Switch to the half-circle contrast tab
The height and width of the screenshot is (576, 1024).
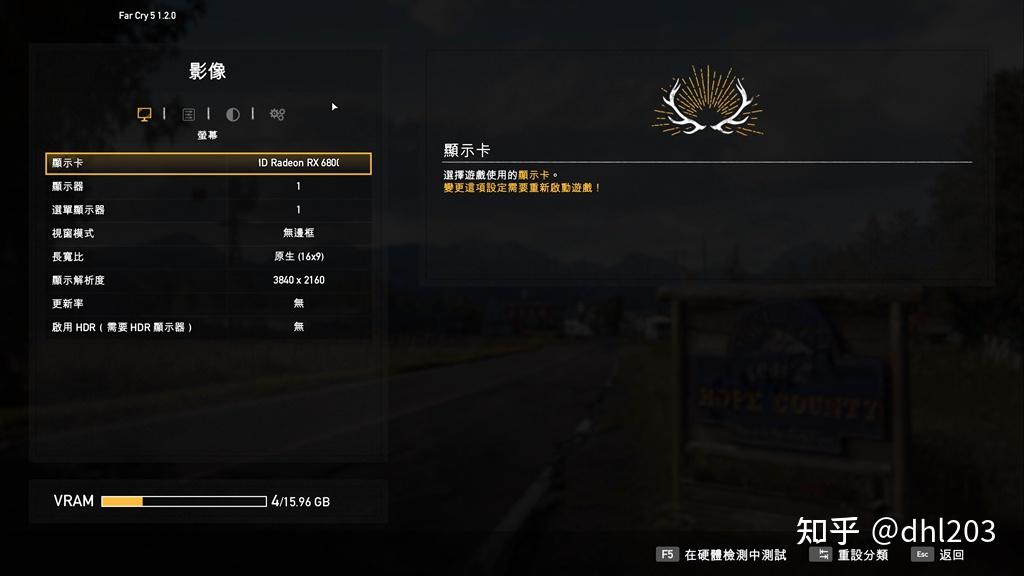tap(233, 114)
